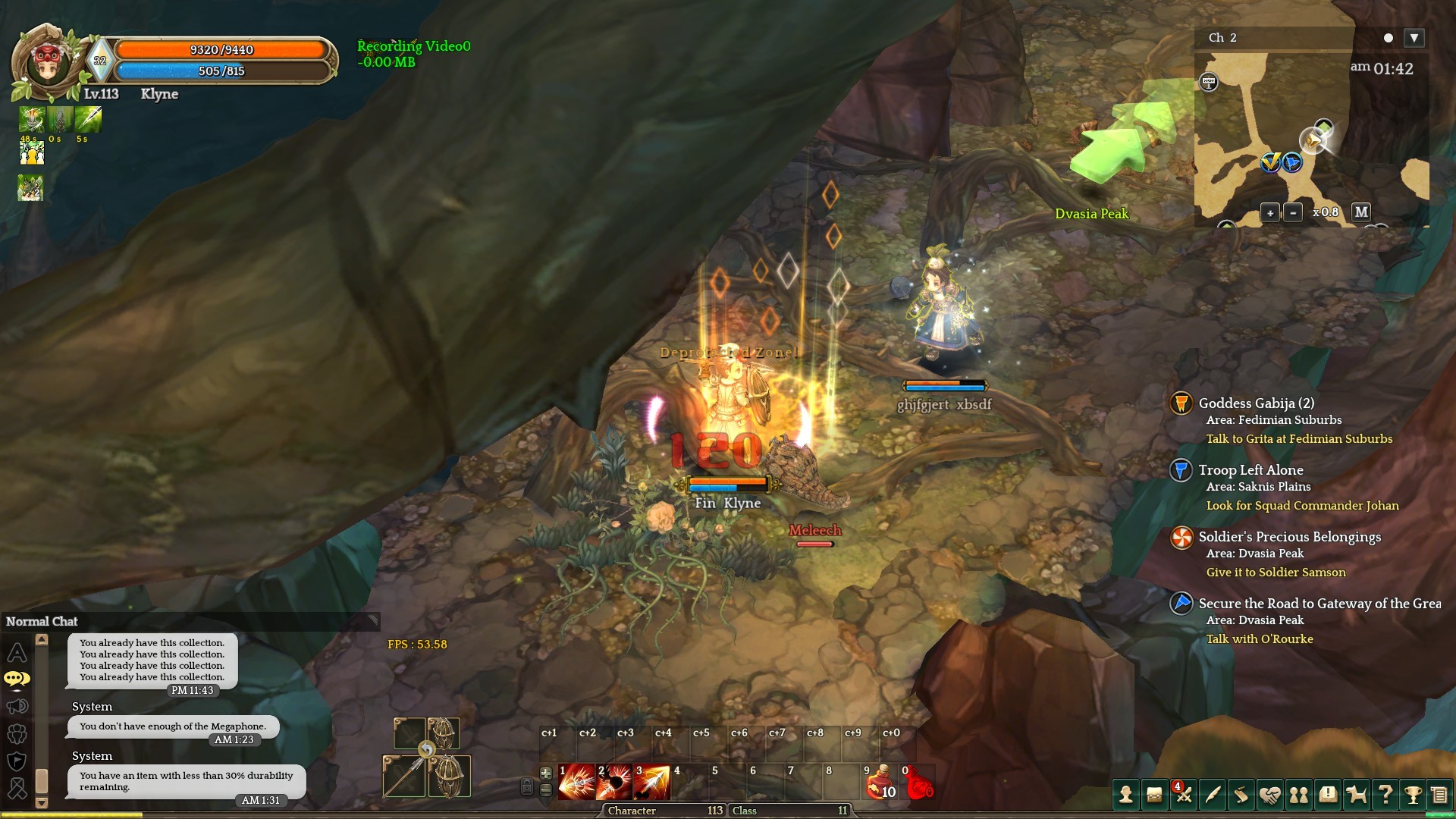Select the Secure the Road to Gateway quest
Image resolution: width=1456 pixels, height=819 pixels.
coord(1319,604)
